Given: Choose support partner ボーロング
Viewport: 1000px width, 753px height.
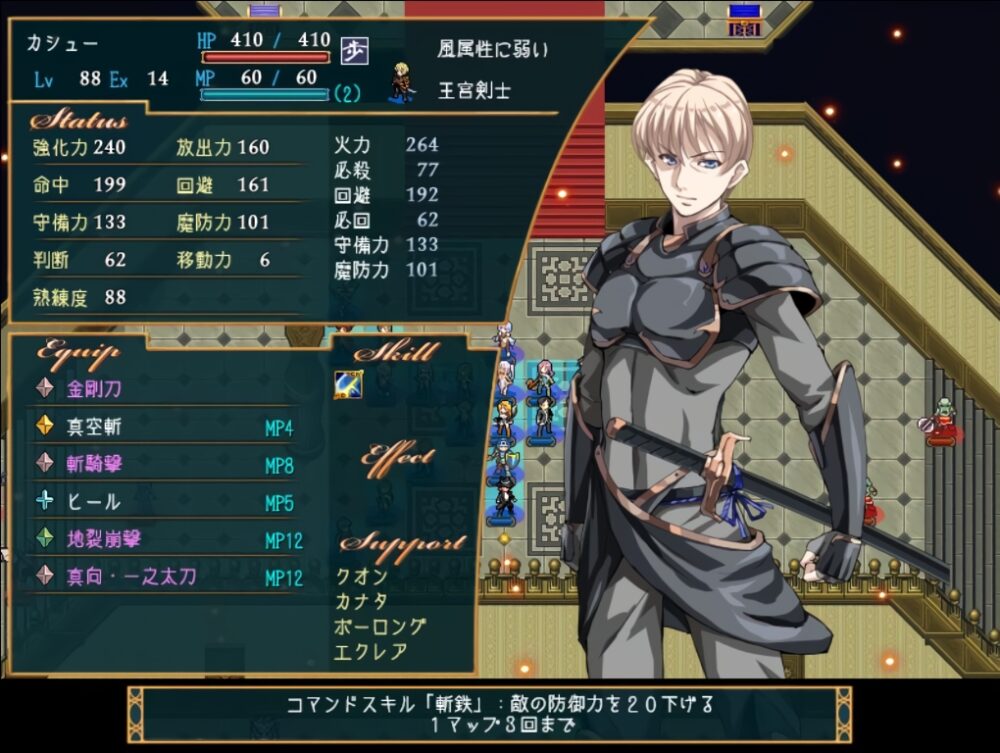Looking at the screenshot, I should (380, 628).
